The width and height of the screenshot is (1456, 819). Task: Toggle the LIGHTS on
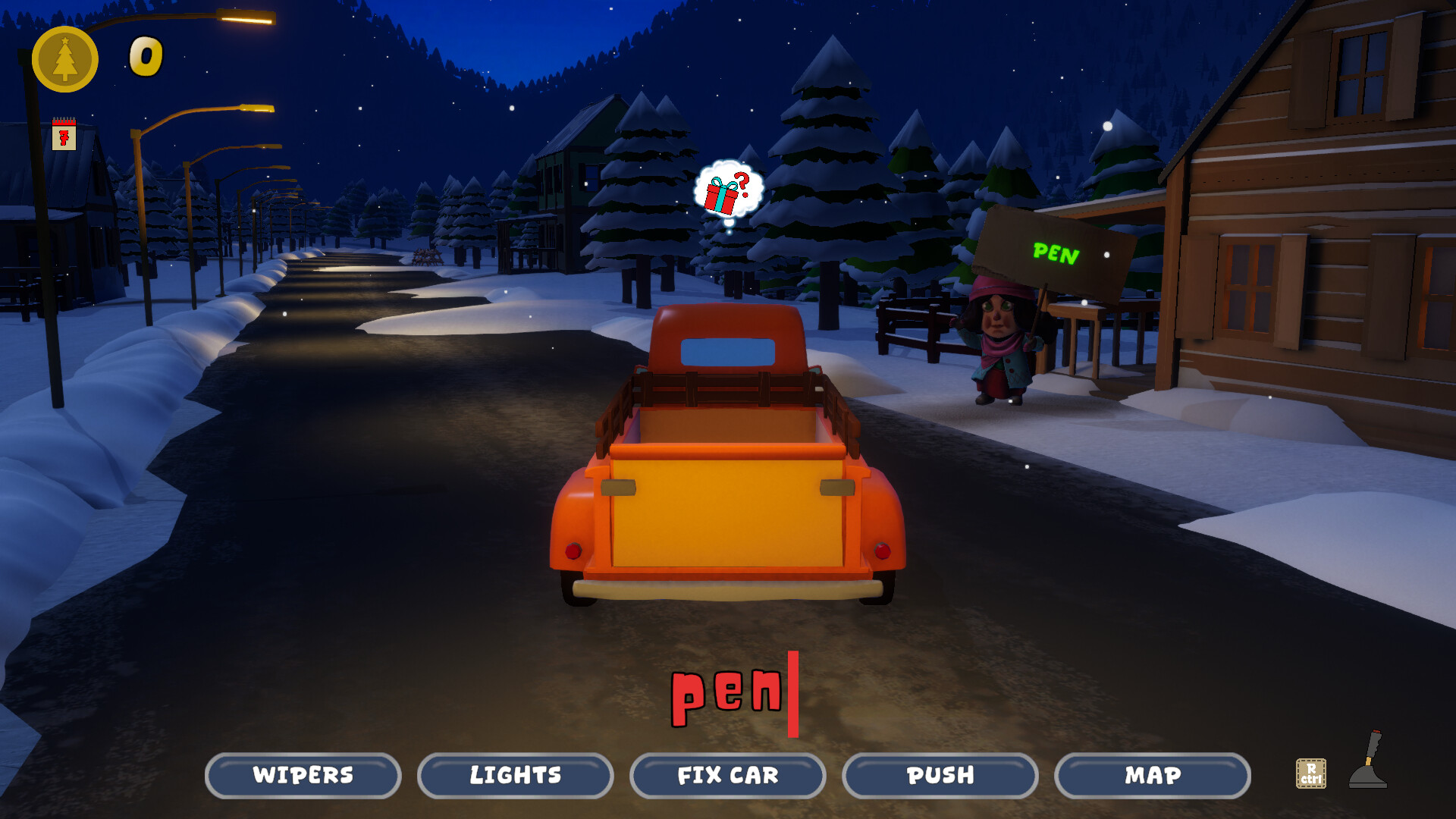click(515, 776)
